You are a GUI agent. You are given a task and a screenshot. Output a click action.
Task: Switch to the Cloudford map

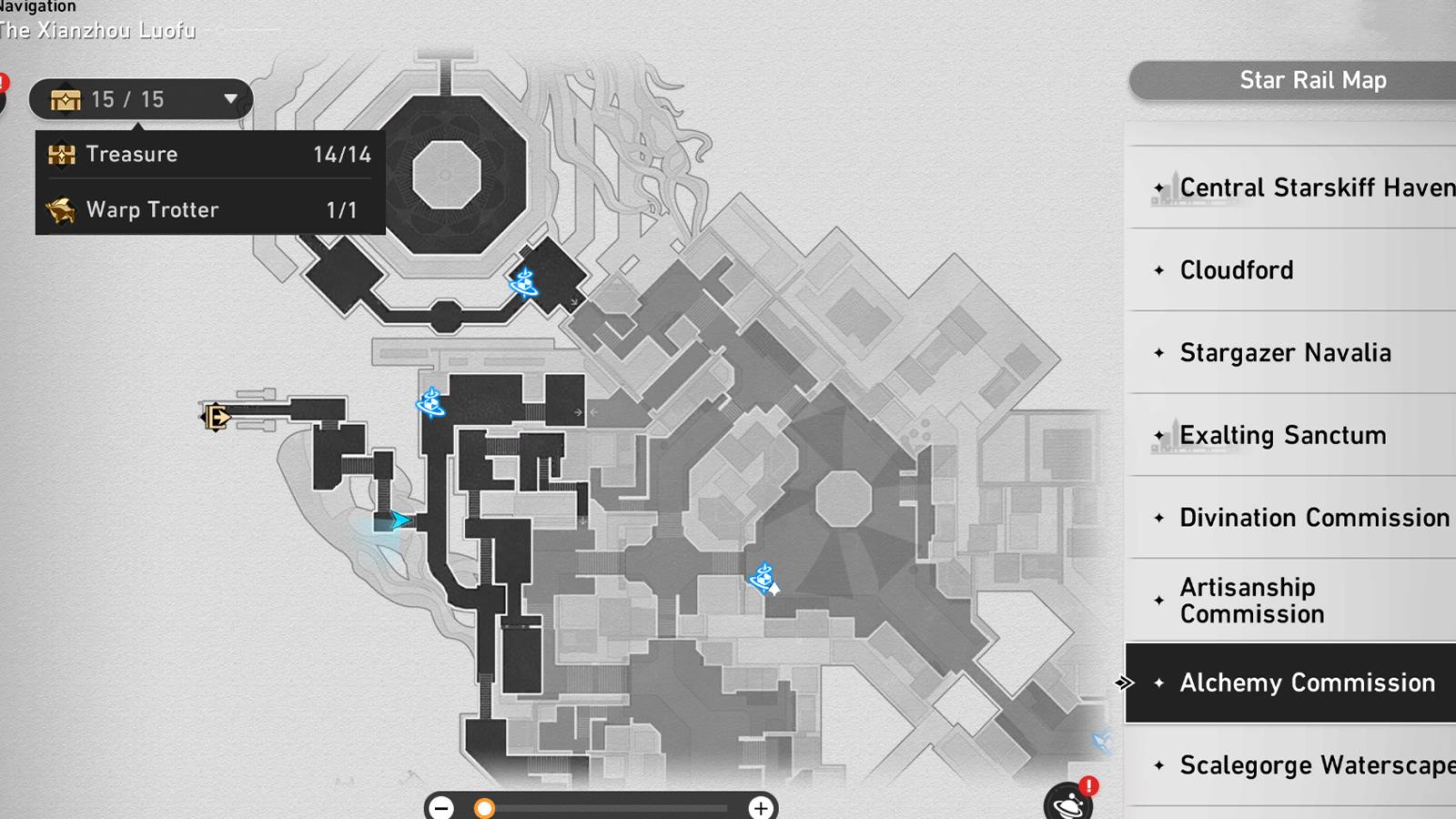[x=1236, y=270]
